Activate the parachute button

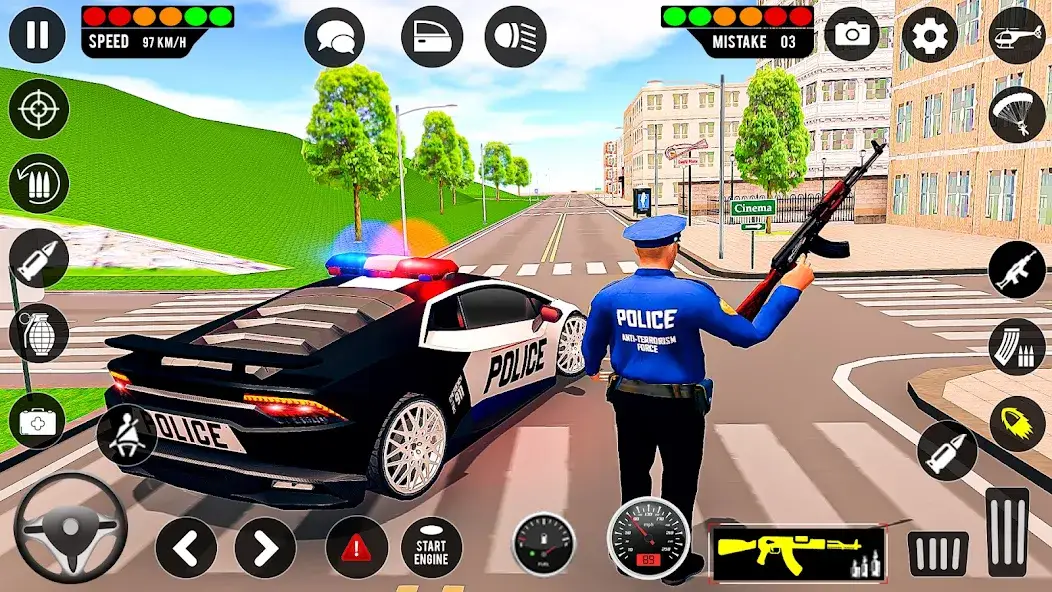1016,114
